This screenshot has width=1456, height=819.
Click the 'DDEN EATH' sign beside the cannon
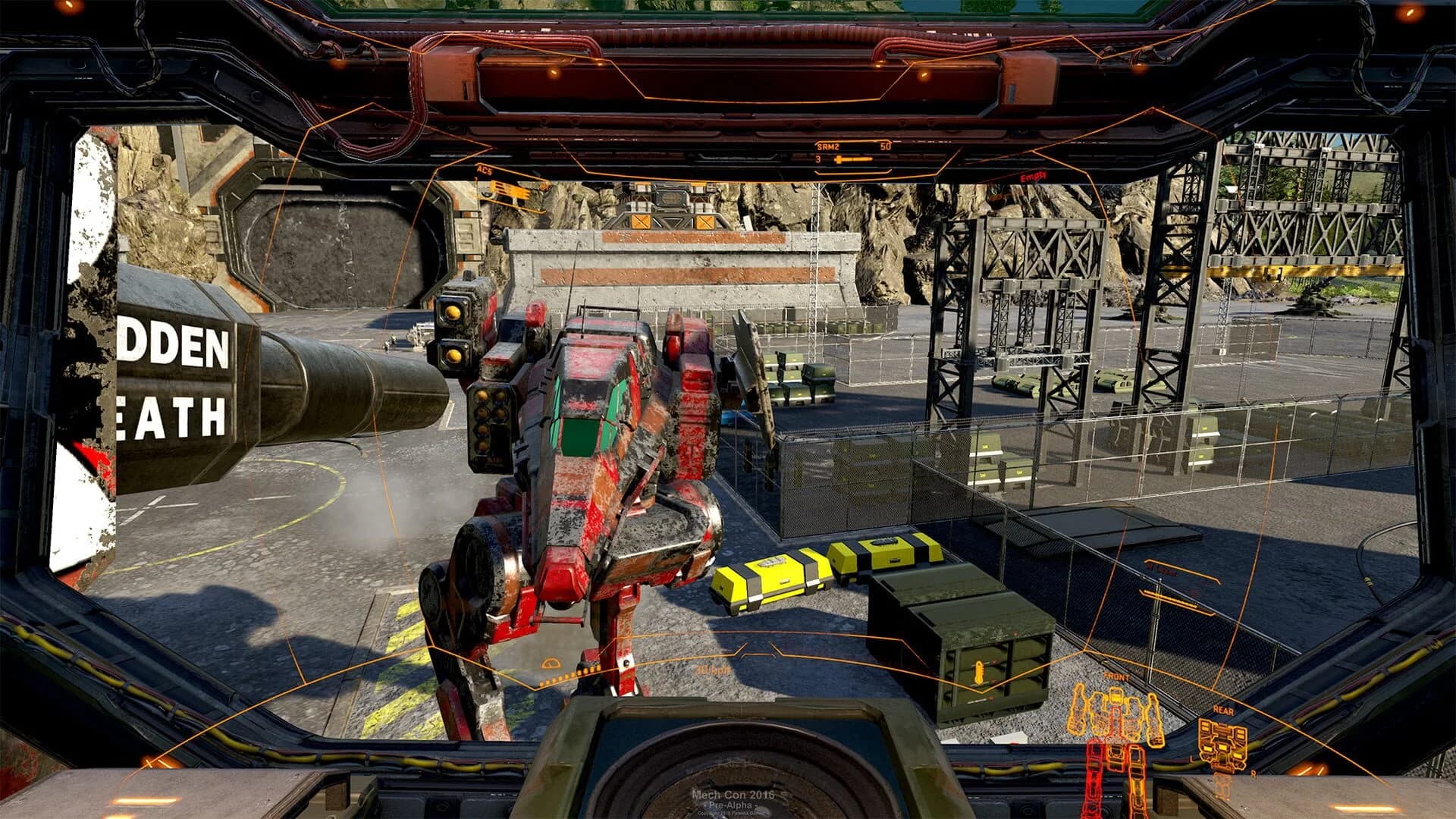pyautogui.click(x=173, y=372)
